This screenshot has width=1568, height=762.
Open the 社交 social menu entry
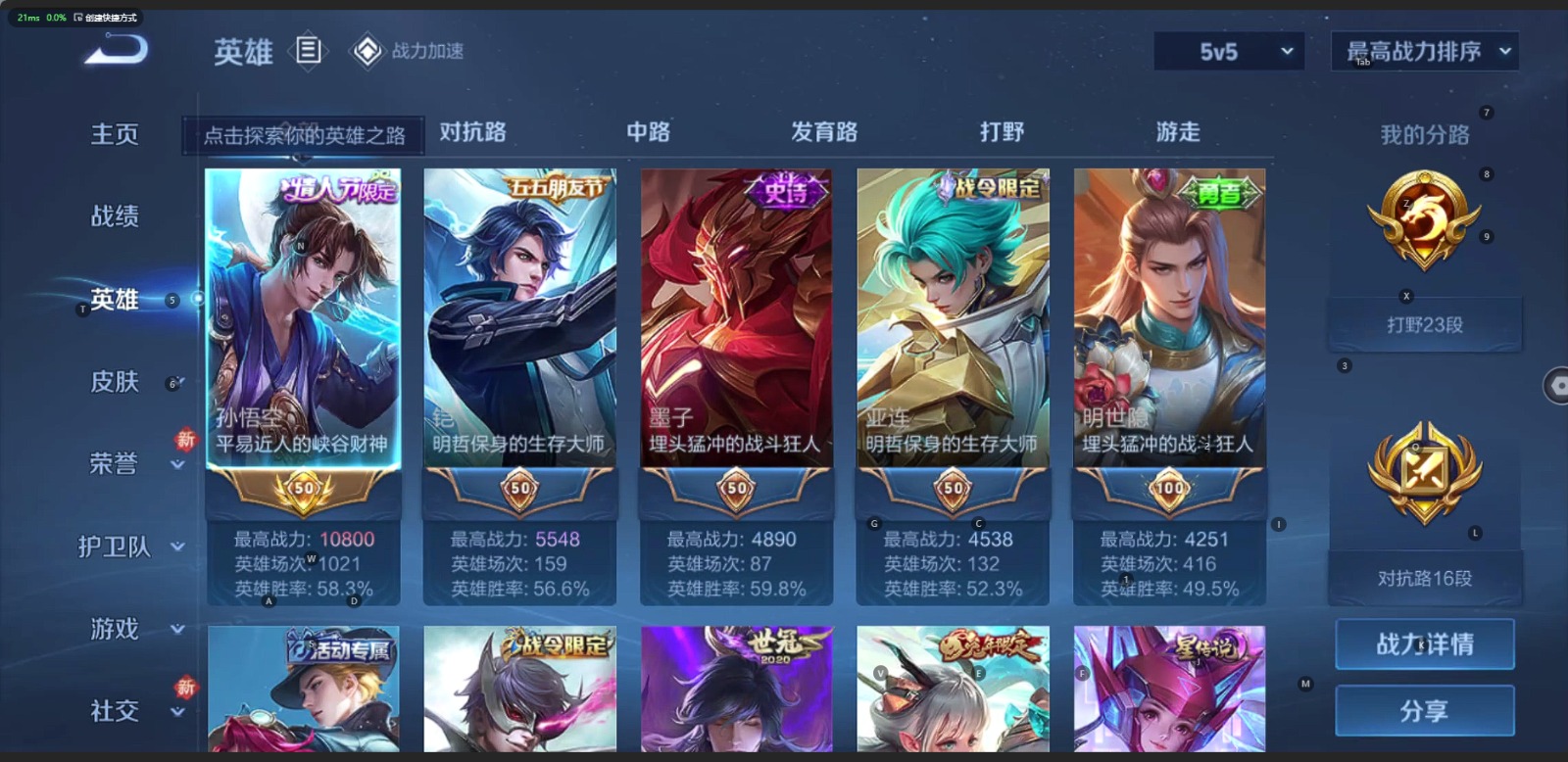(115, 711)
